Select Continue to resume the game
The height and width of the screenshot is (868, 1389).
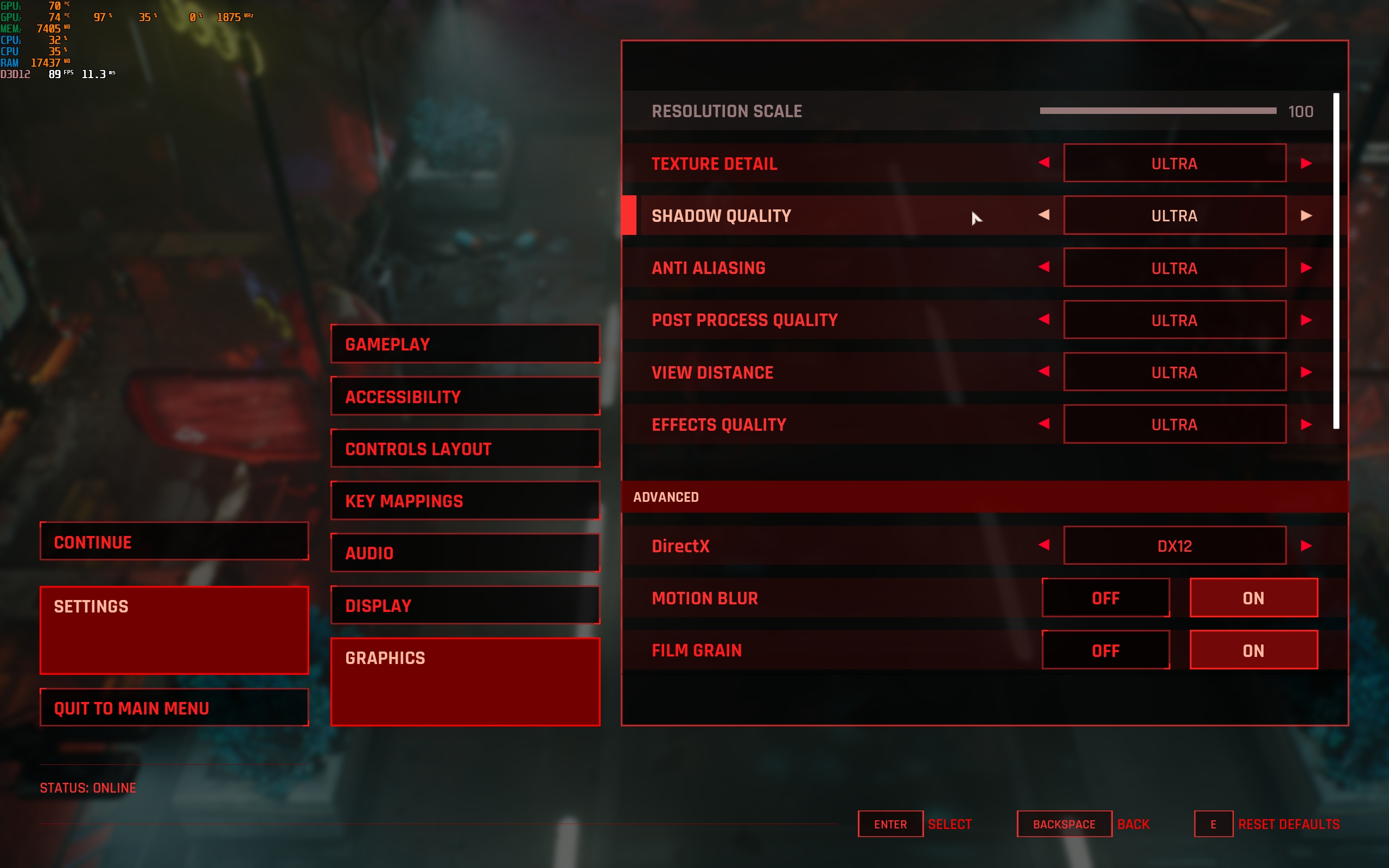pyautogui.click(x=174, y=541)
